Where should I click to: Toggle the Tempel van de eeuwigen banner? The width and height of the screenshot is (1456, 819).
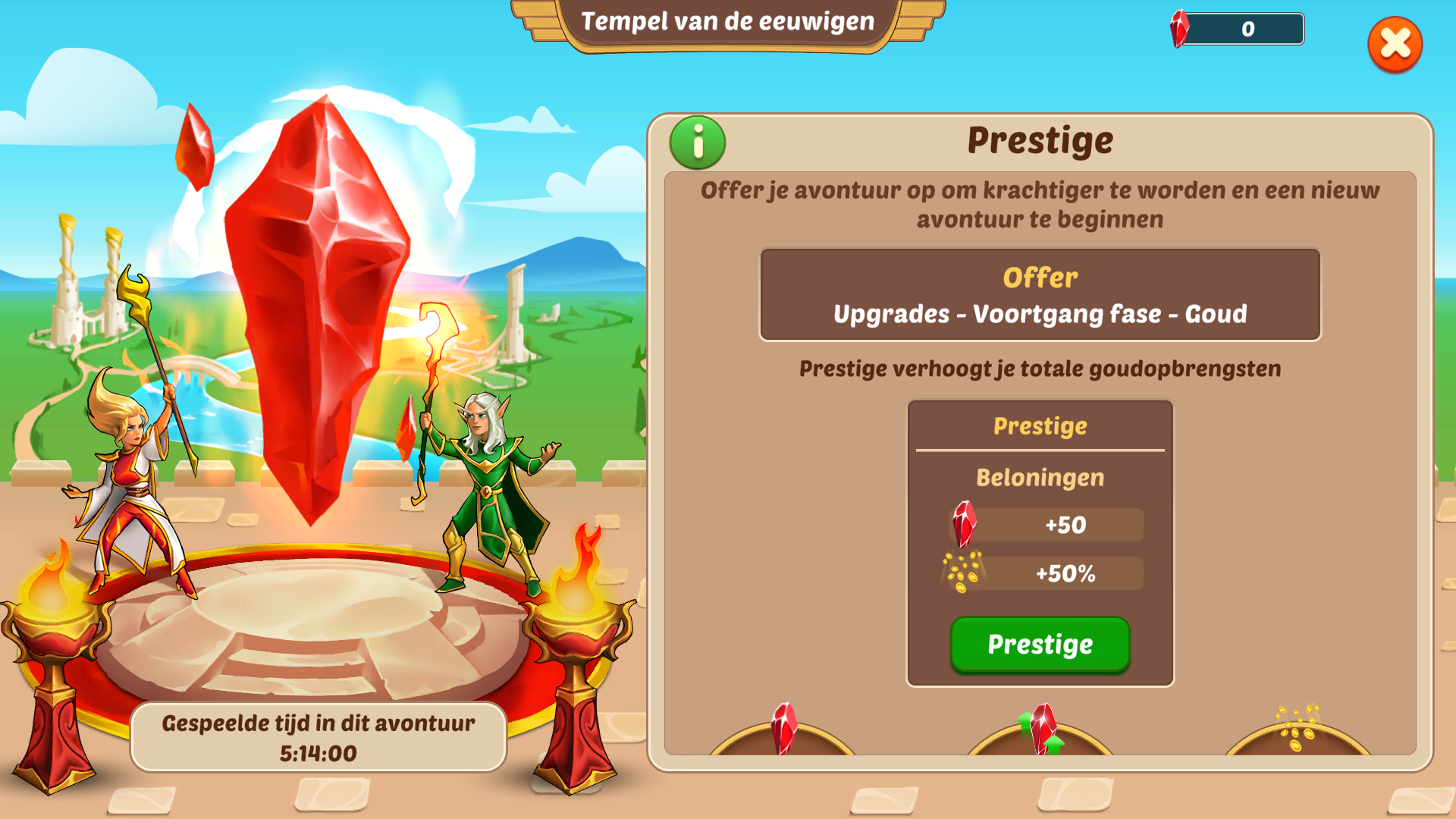point(726,23)
